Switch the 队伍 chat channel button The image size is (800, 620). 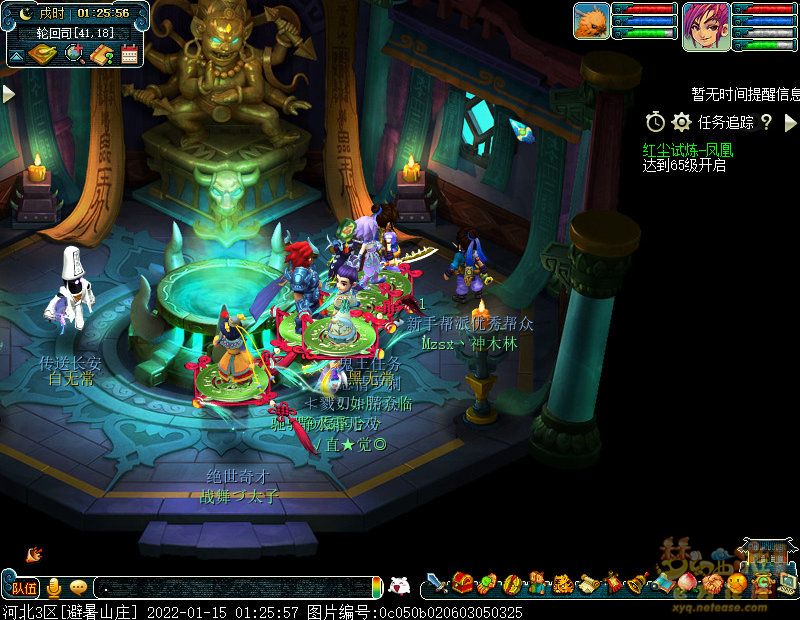coord(24,587)
